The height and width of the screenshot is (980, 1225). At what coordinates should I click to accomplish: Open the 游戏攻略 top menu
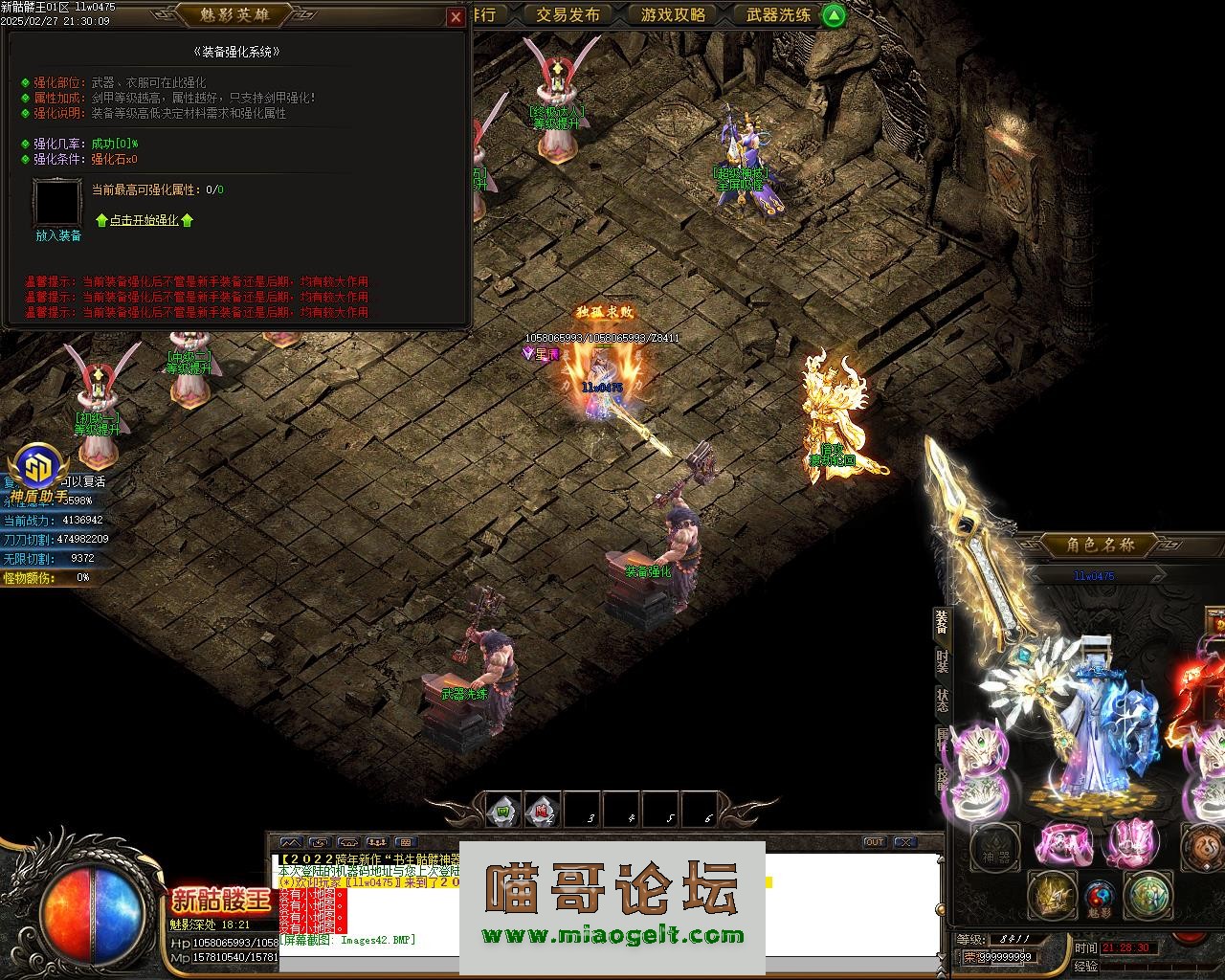tap(673, 14)
